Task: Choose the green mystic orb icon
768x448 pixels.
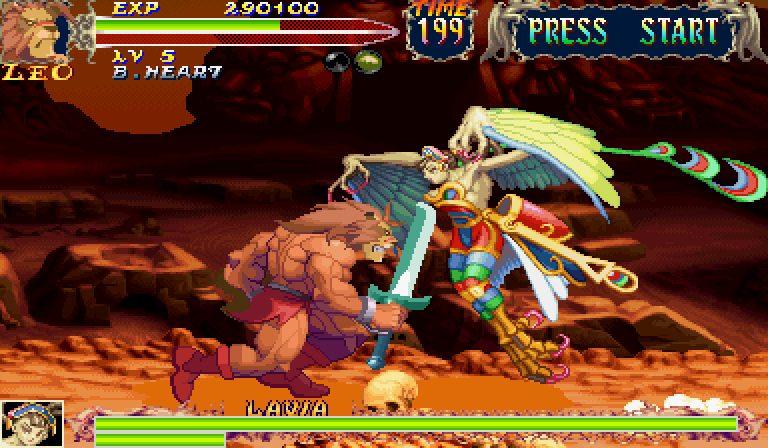Action: (368, 61)
